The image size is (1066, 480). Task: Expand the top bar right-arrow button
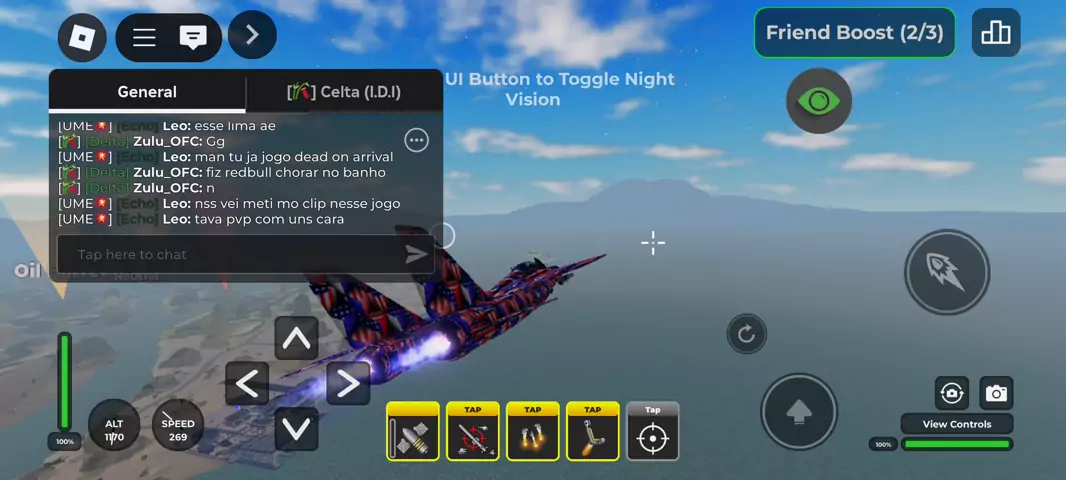252,35
